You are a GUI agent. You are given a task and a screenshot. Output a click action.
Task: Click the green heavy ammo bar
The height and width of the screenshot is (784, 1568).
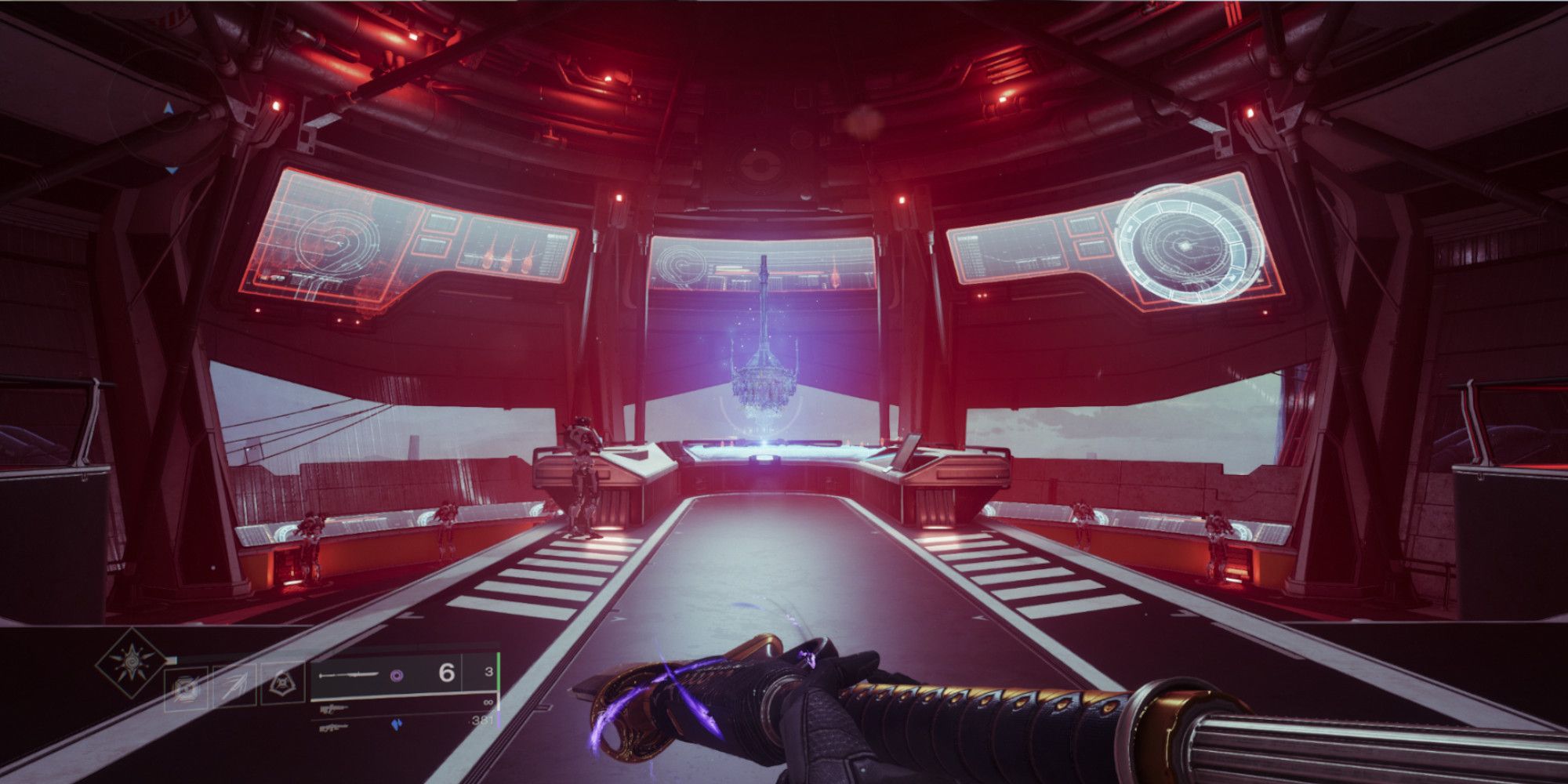pyautogui.click(x=499, y=672)
